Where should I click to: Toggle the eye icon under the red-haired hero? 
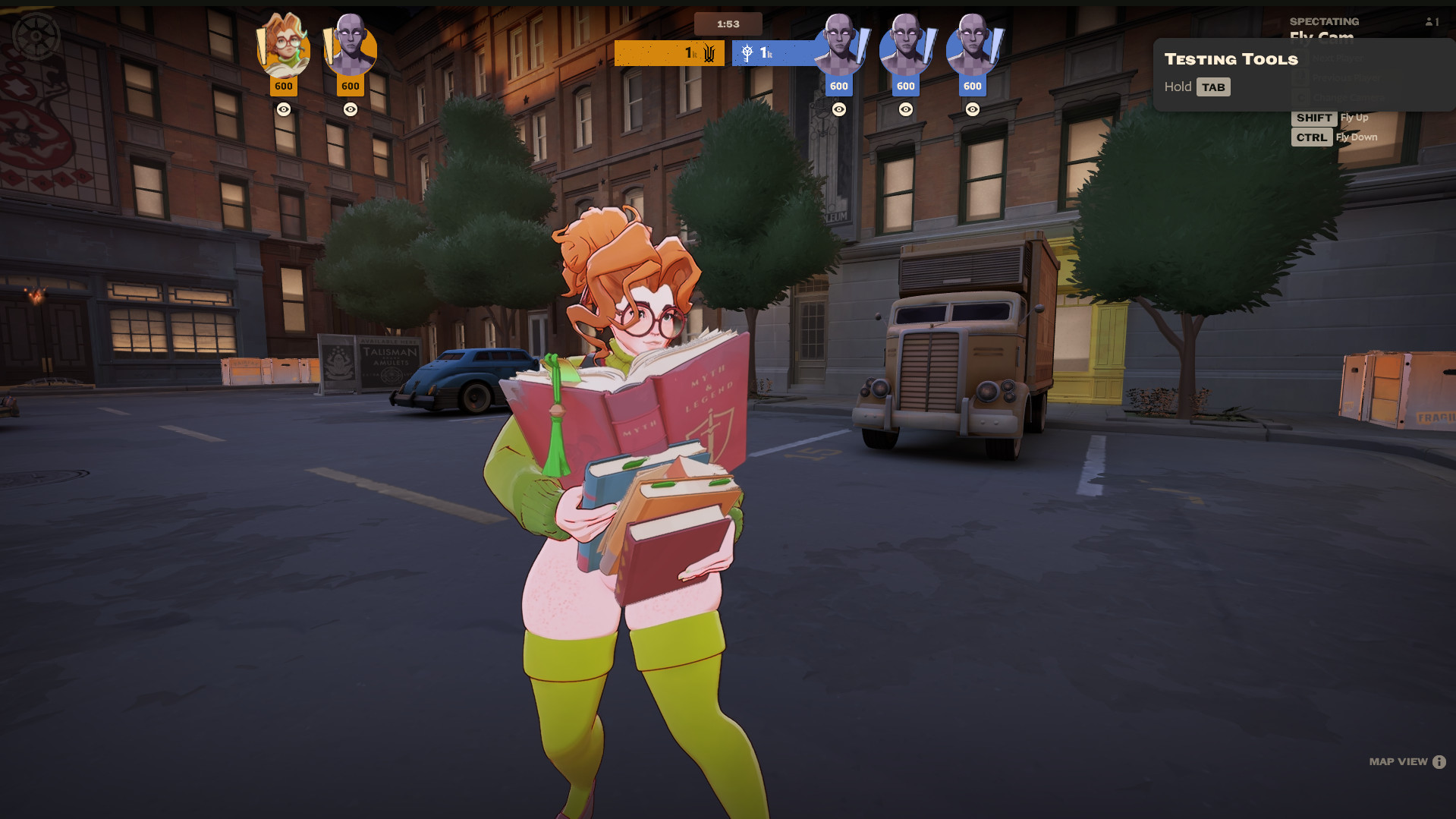pos(284,109)
